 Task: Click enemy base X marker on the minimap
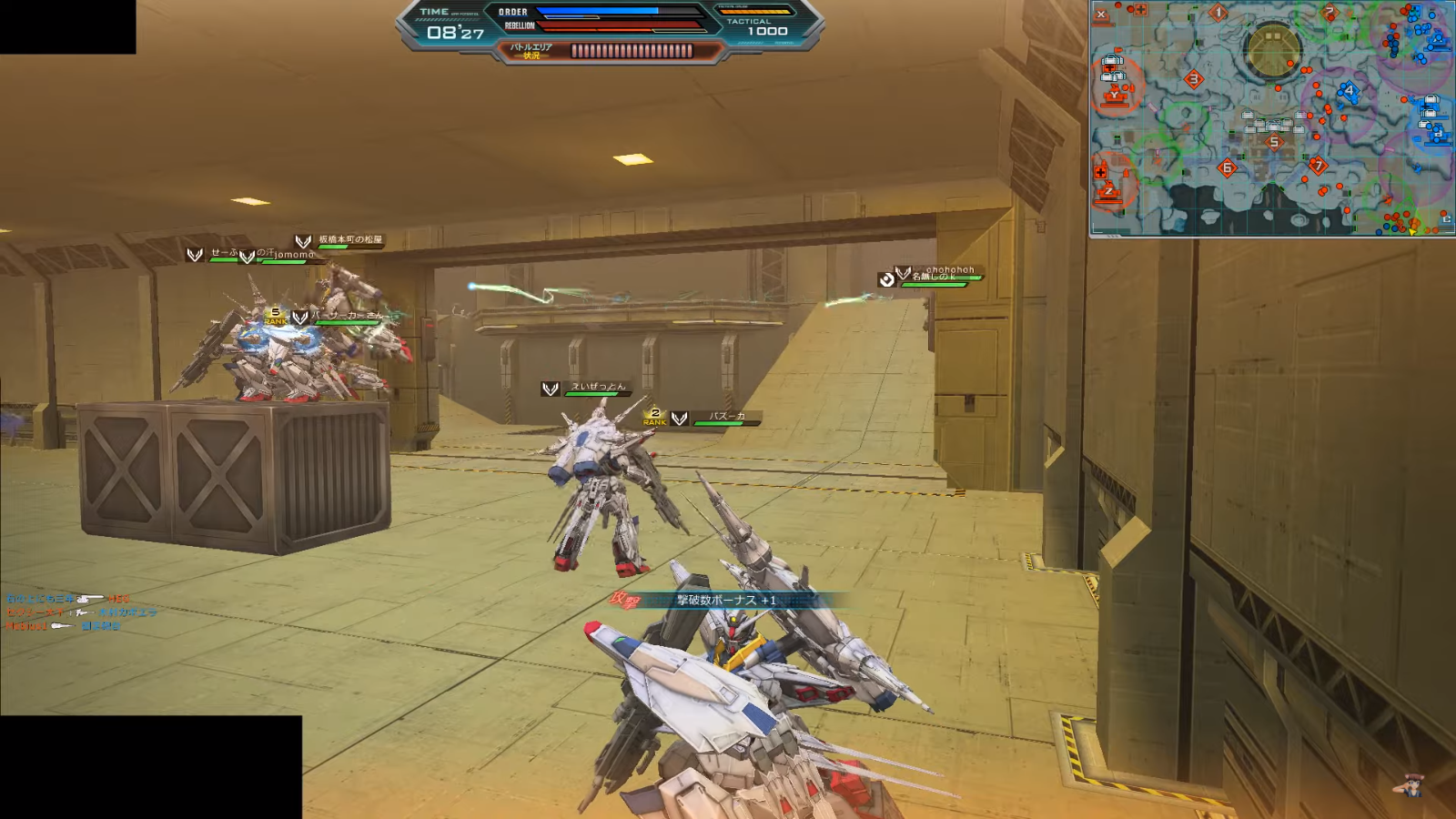pyautogui.click(x=1101, y=15)
